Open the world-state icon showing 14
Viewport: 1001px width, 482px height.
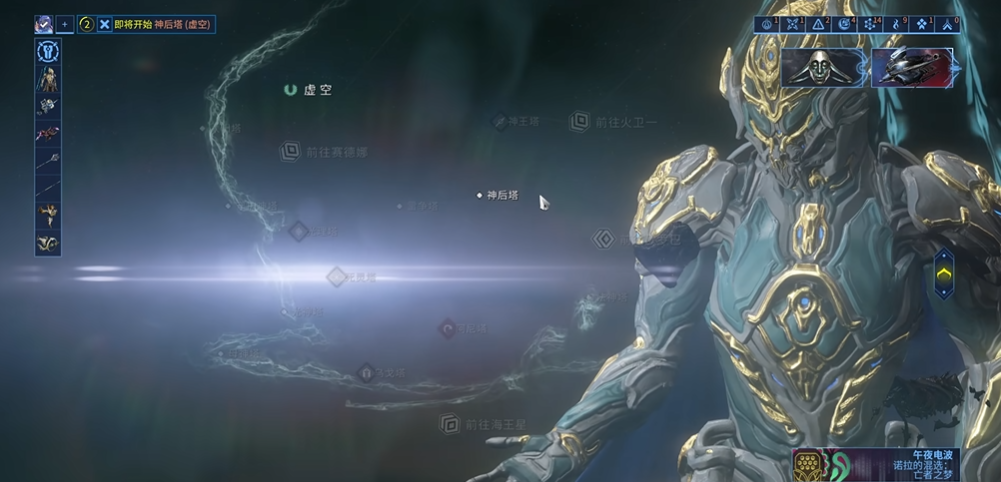coord(871,24)
